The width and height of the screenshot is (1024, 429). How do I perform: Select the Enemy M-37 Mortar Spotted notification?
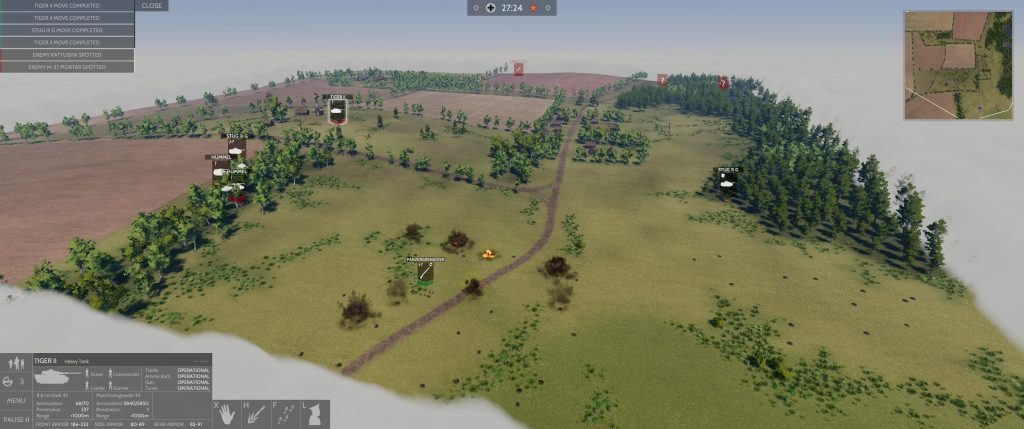pos(68,67)
